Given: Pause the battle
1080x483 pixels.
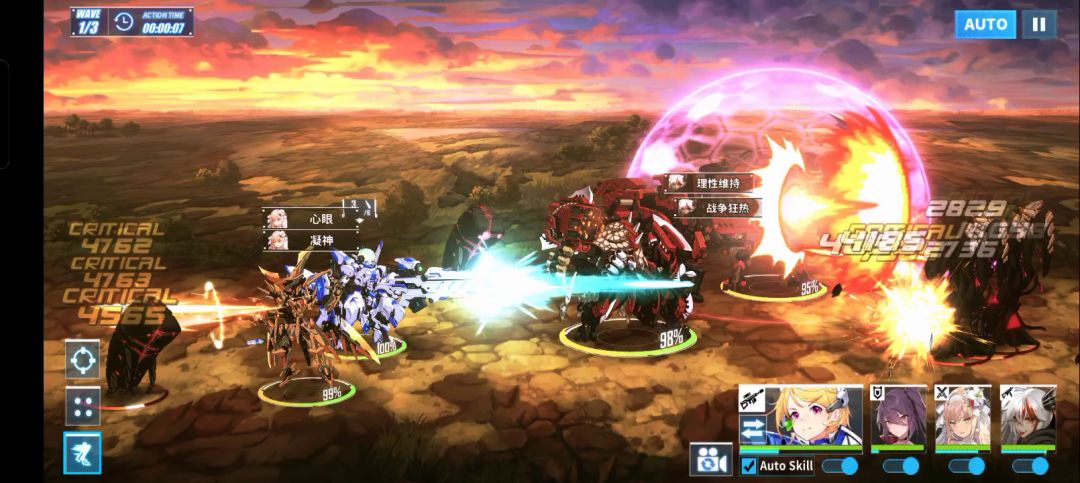Looking at the screenshot, I should [1038, 24].
